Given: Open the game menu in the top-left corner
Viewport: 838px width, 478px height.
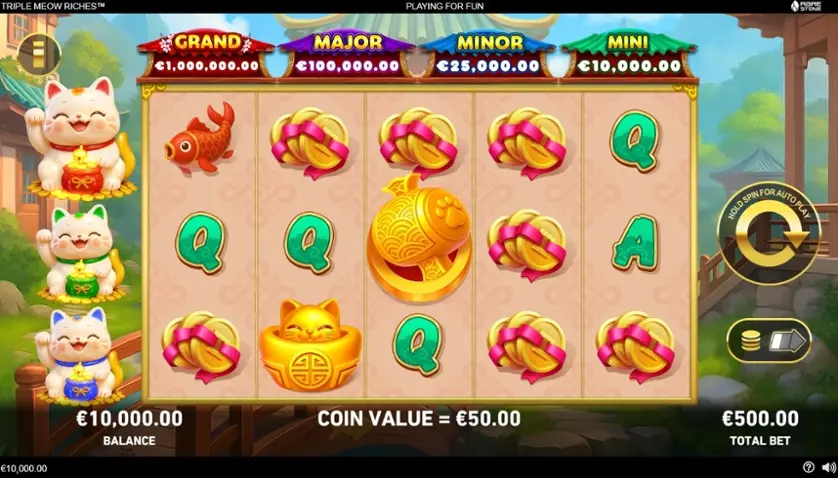Looking at the screenshot, I should [x=39, y=55].
